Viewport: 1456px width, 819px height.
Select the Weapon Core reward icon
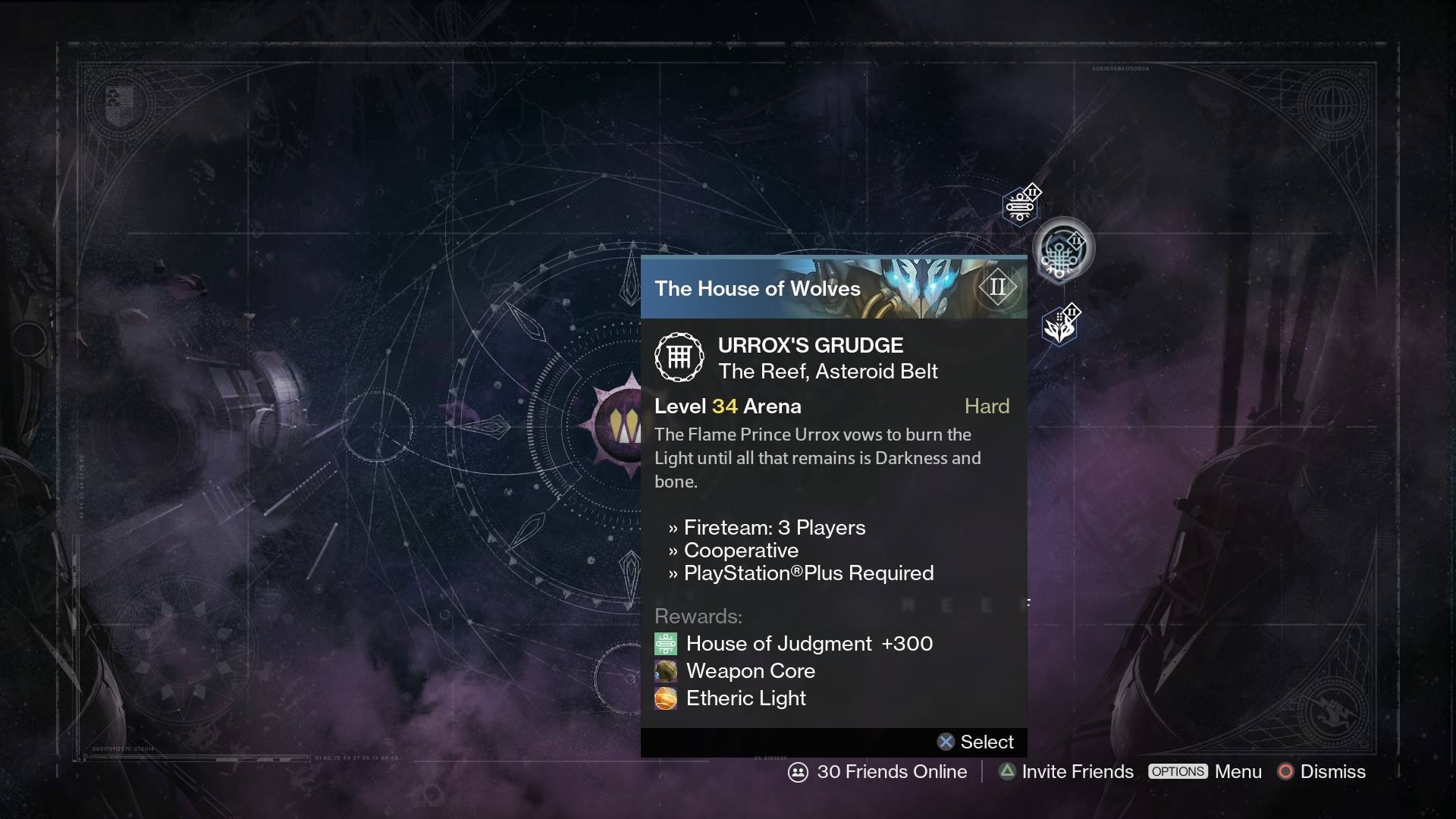[x=665, y=671]
